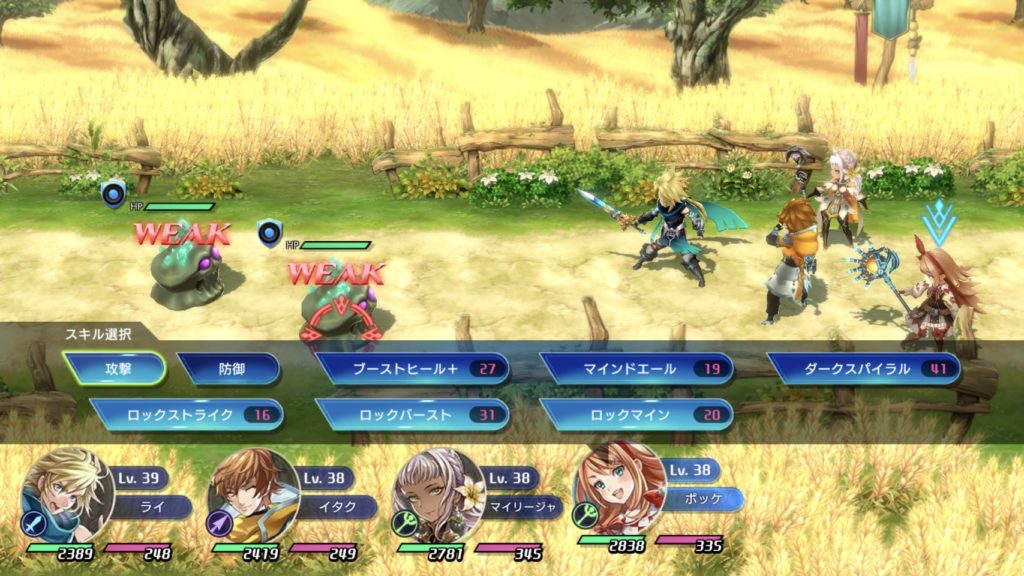
Task: Activate the ダークスパイラル skill
Action: (862, 368)
